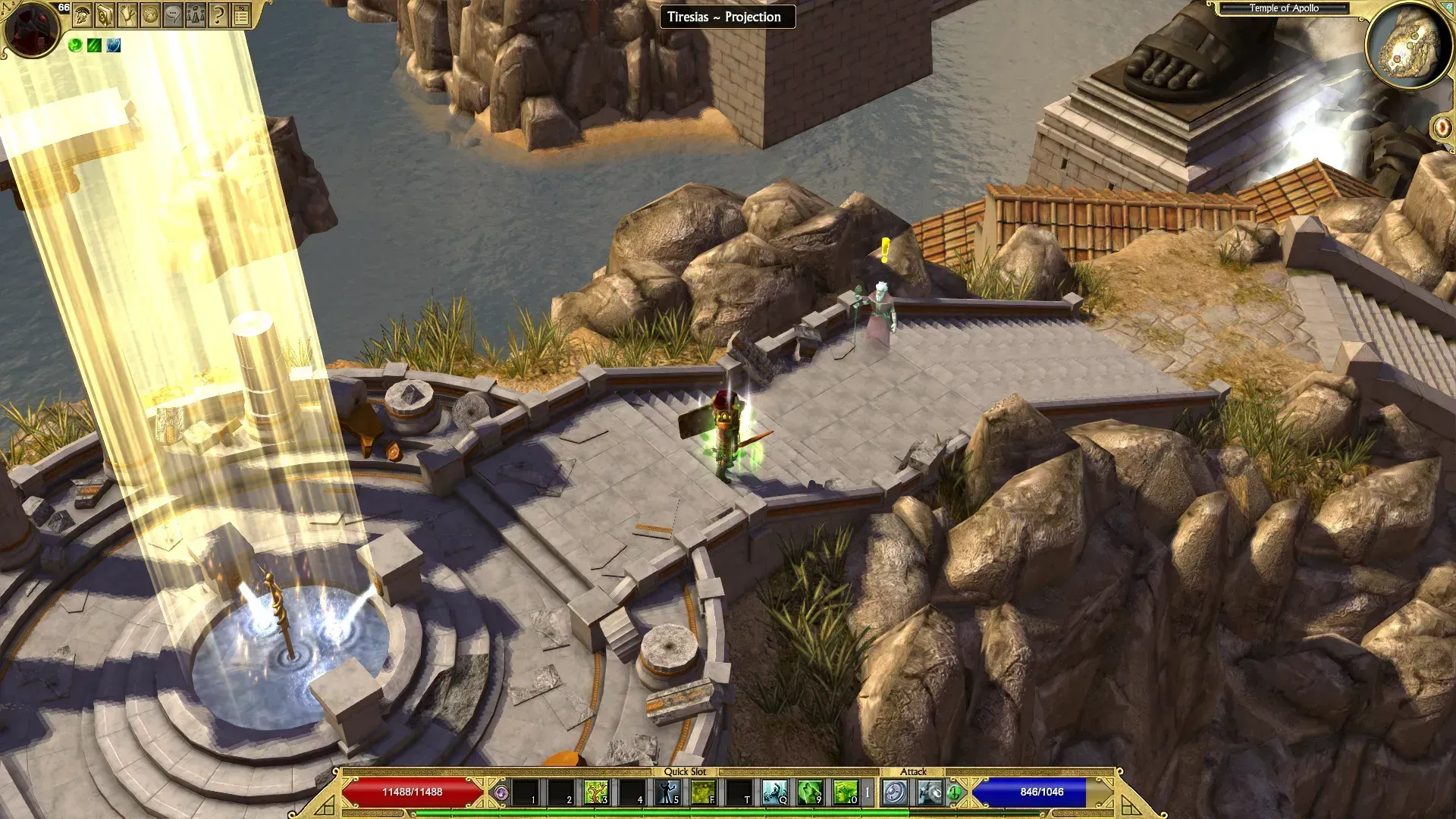
Task: Open help with the question mark
Action: point(218,15)
